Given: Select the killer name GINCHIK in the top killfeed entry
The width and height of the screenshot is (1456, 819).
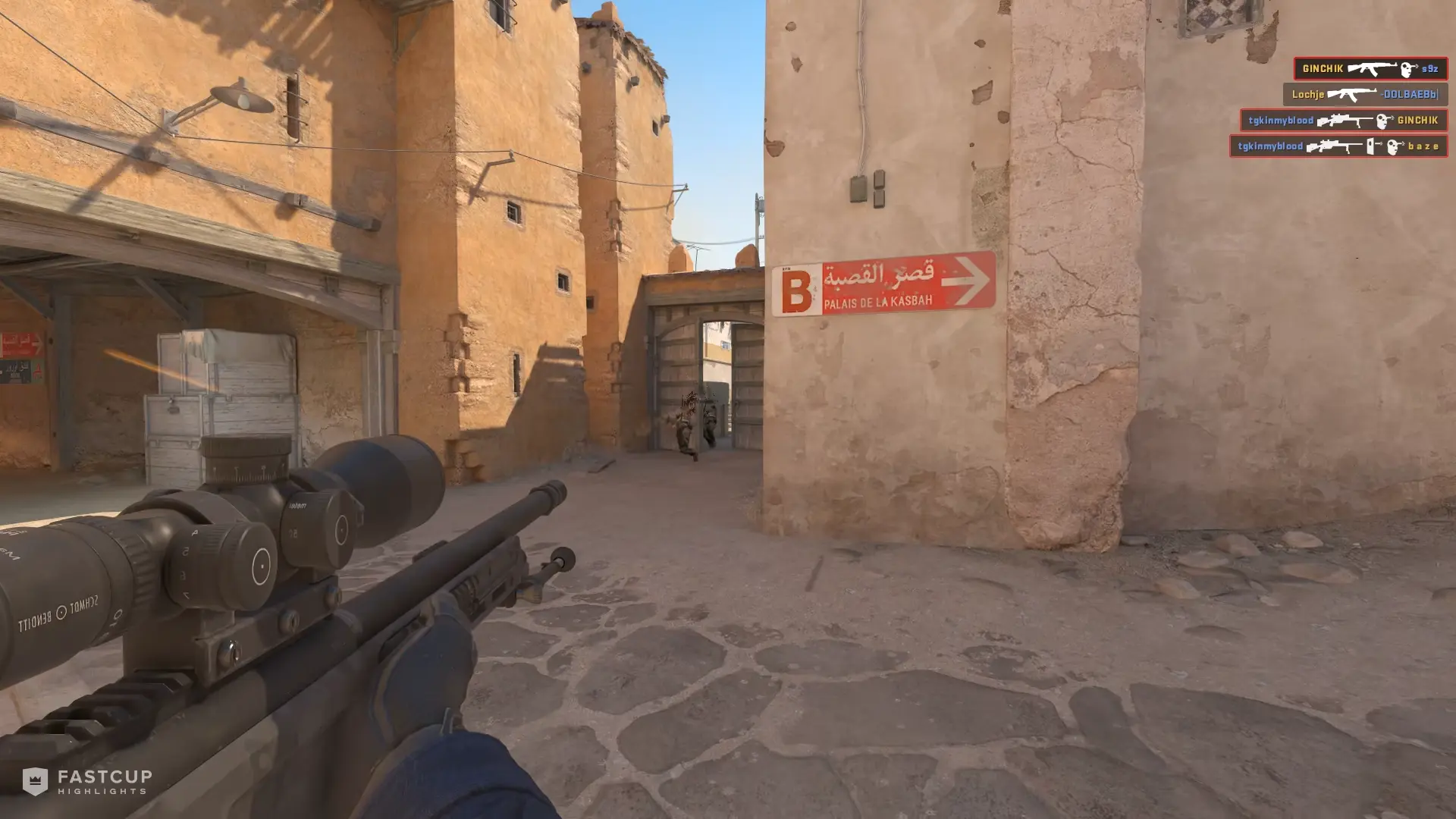Looking at the screenshot, I should pos(1323,67).
